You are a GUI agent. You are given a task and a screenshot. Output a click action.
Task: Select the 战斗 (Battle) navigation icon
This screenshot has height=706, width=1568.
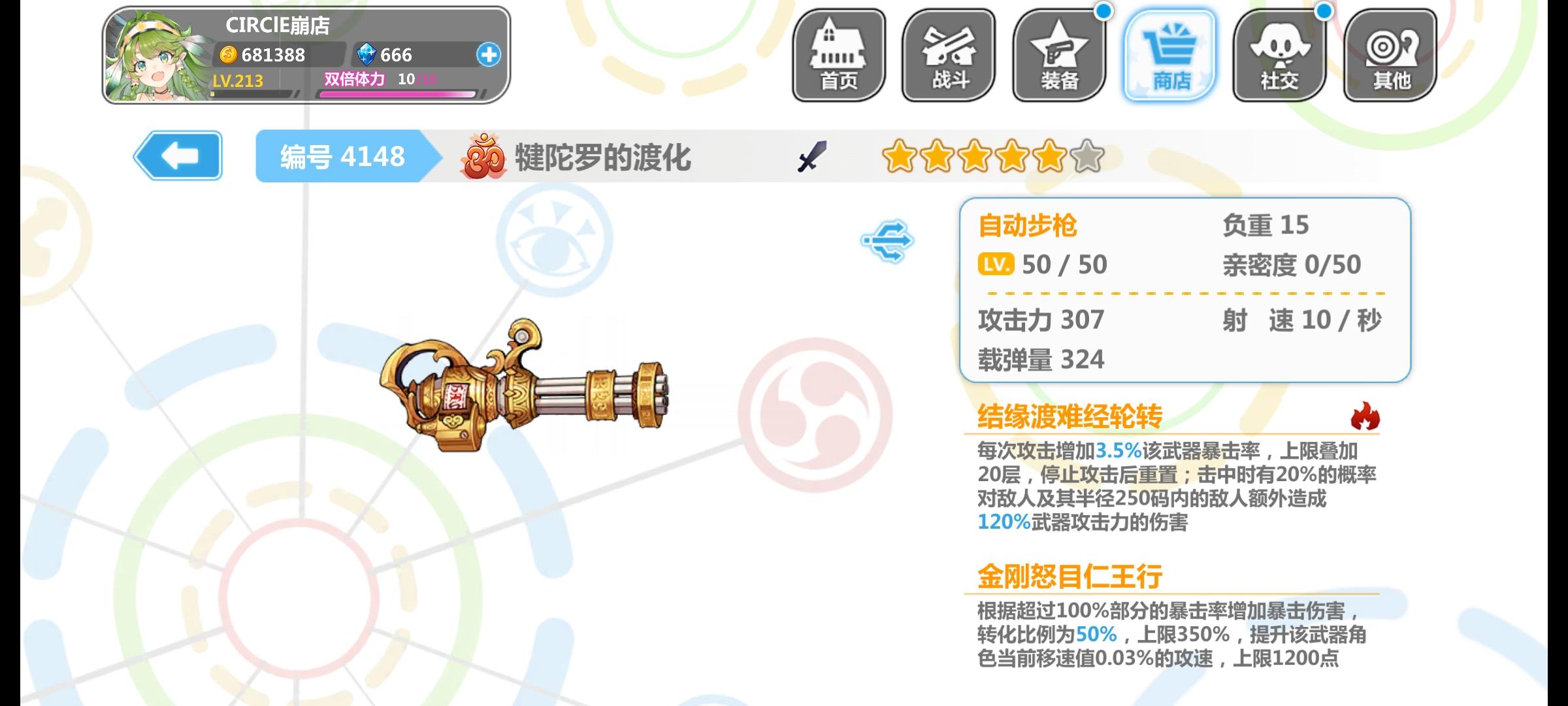pos(949,56)
